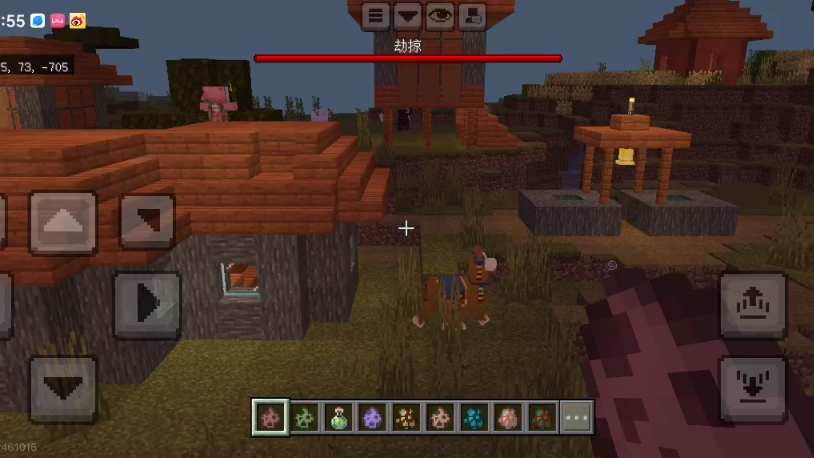Choose the purple spawn egg slot
Image resolution: width=814 pixels, height=458 pixels.
(372, 417)
